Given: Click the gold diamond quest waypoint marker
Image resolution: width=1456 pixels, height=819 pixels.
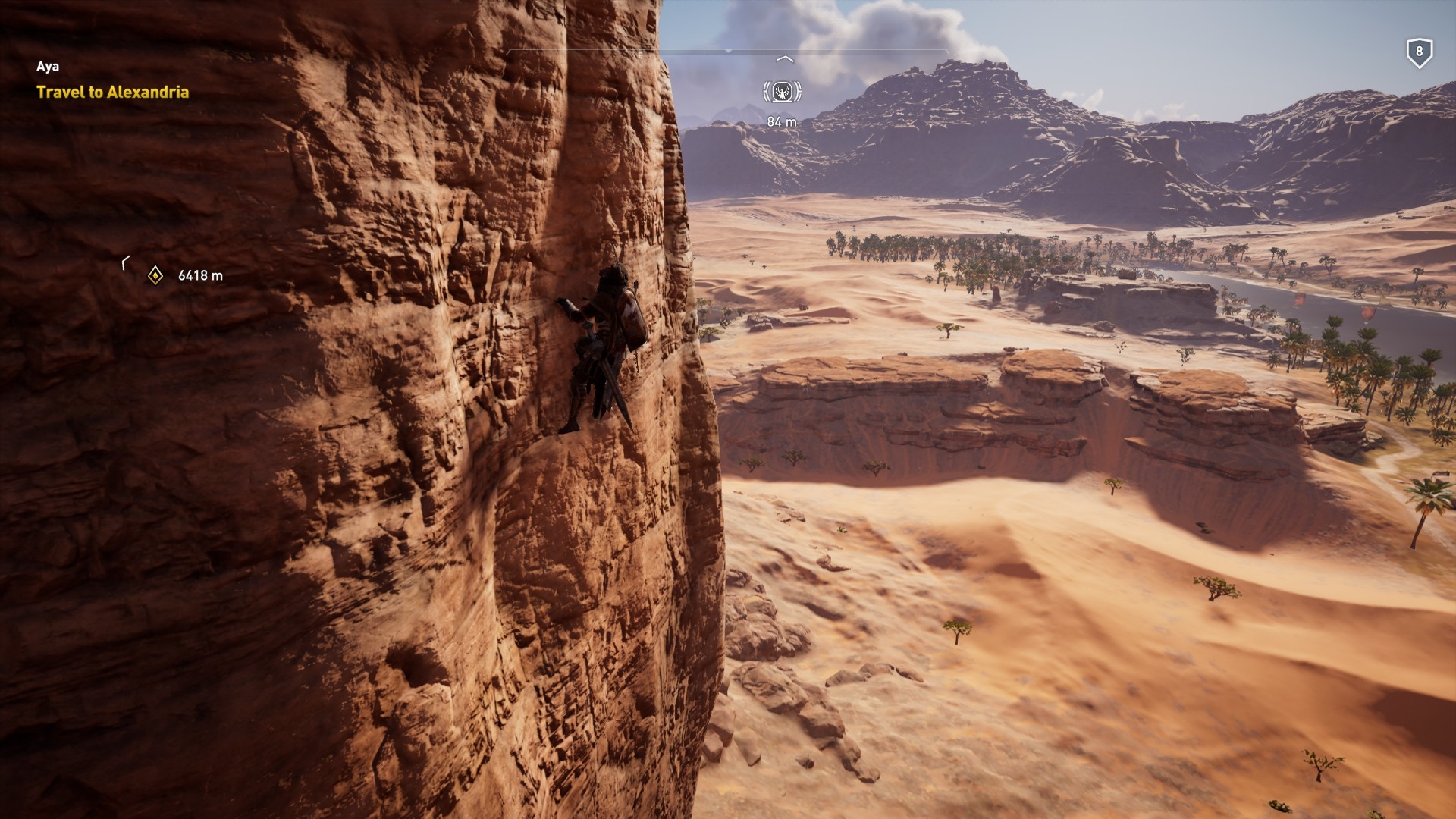Looking at the screenshot, I should tap(155, 275).
